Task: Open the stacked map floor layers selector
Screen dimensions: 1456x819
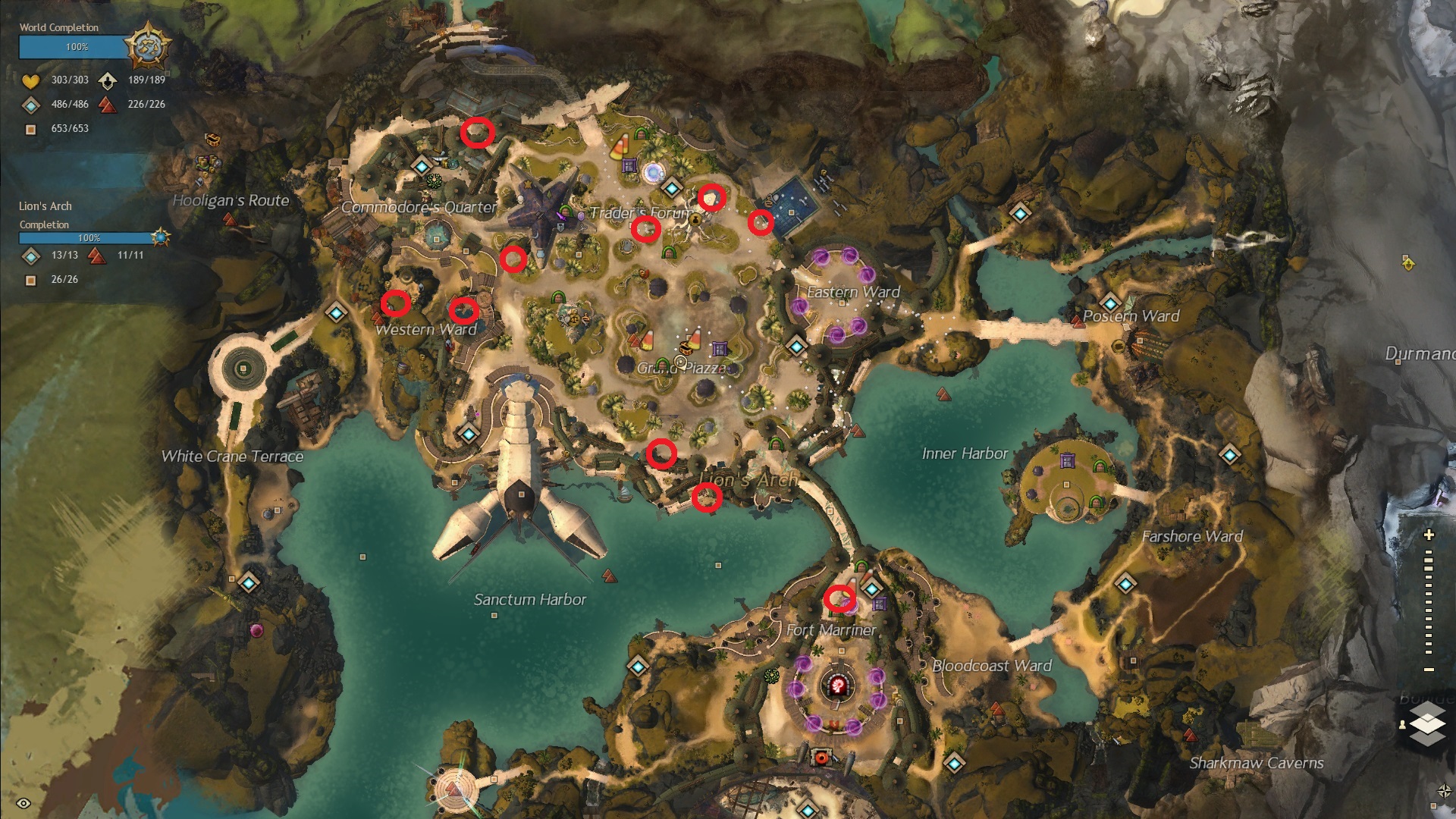Action: [x=1426, y=723]
